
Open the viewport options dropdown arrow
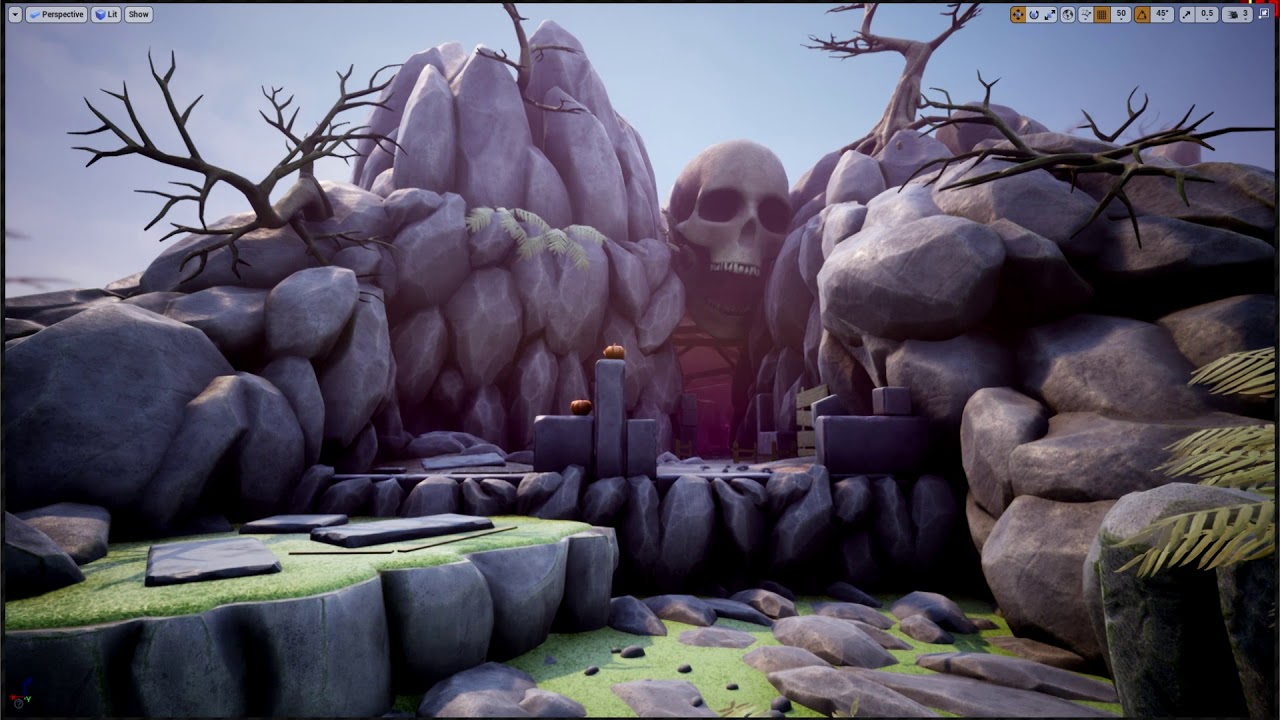[x=15, y=15]
